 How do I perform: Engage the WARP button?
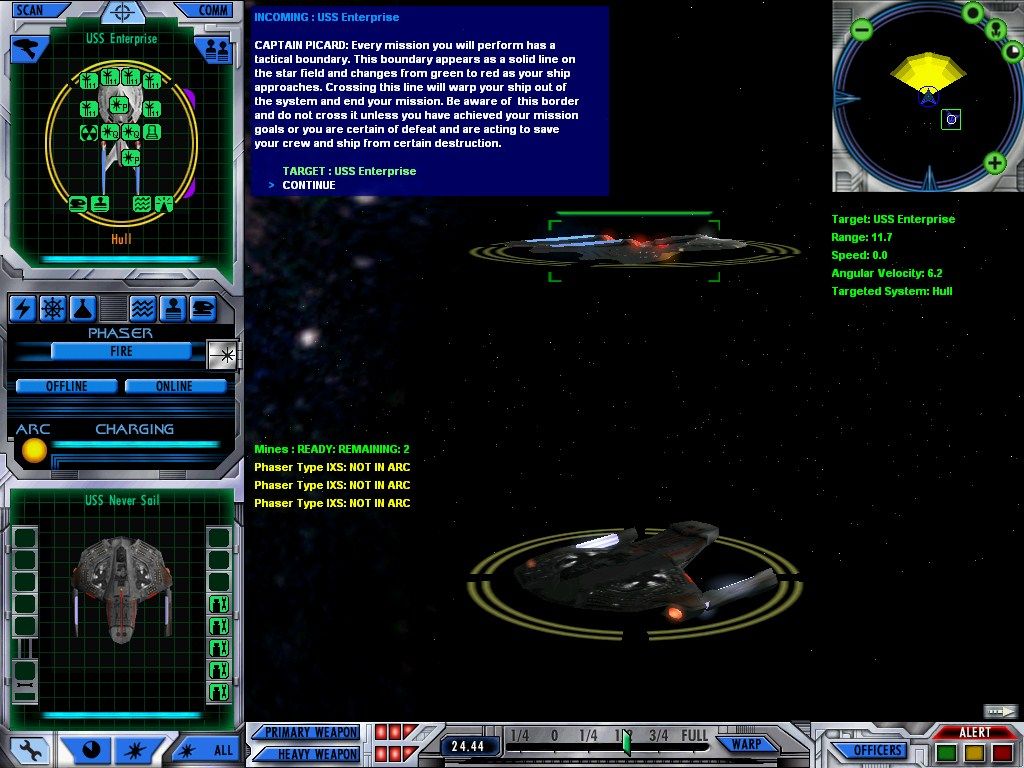pyautogui.click(x=747, y=744)
